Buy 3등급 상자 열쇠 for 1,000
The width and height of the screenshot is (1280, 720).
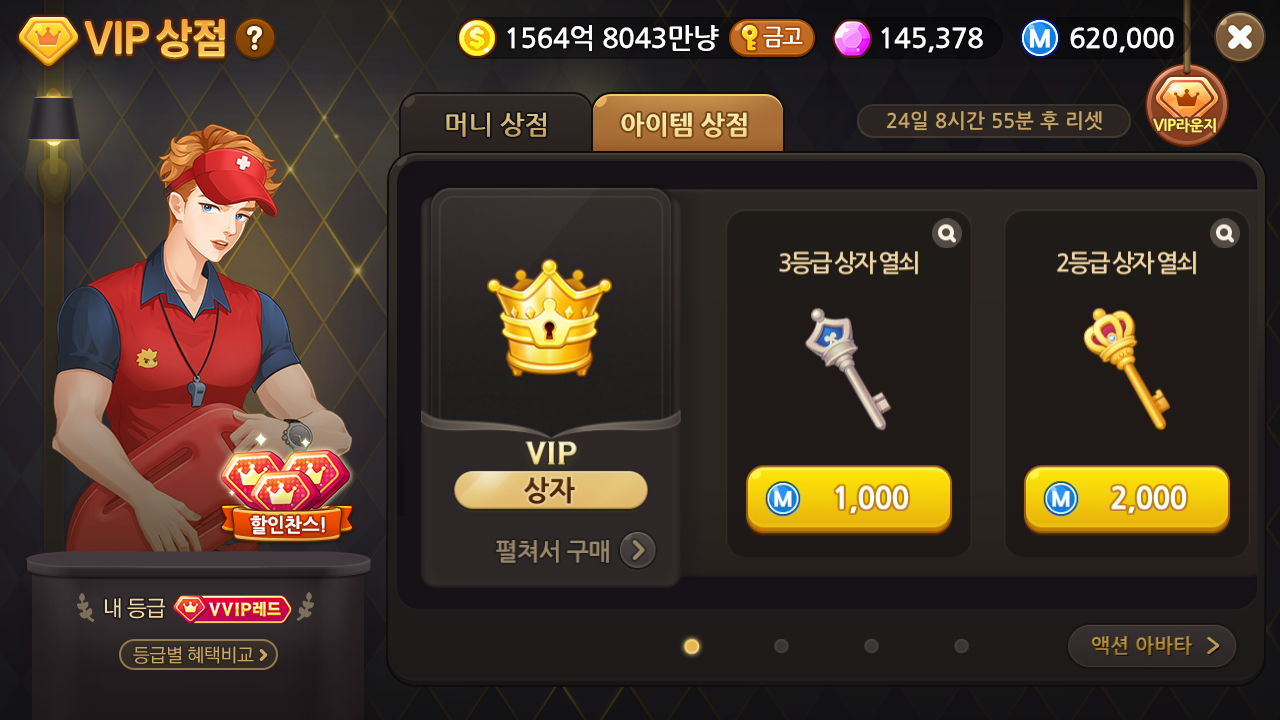coord(848,498)
